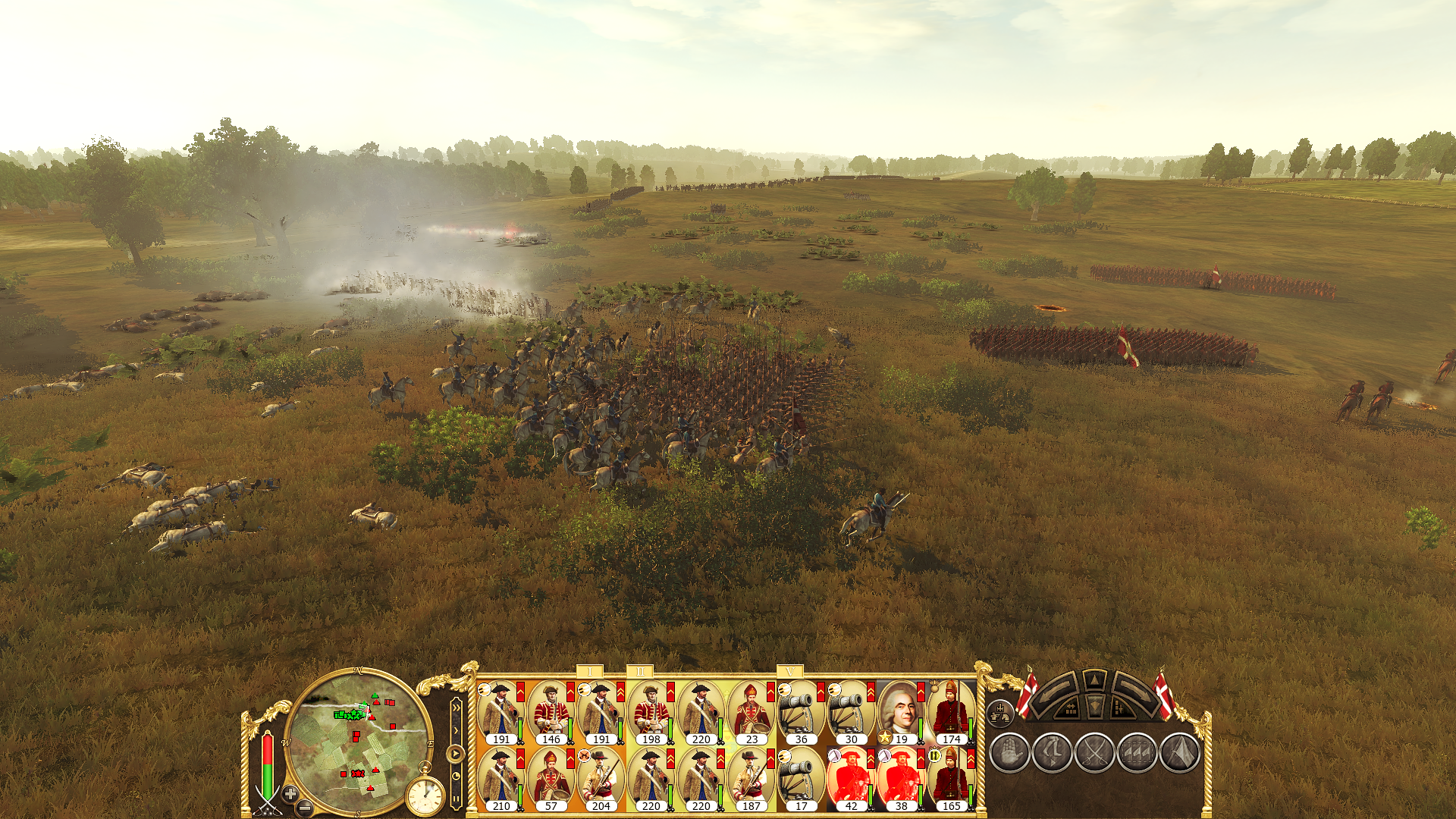Select the cannon unit card with 36 crew

(x=801, y=713)
